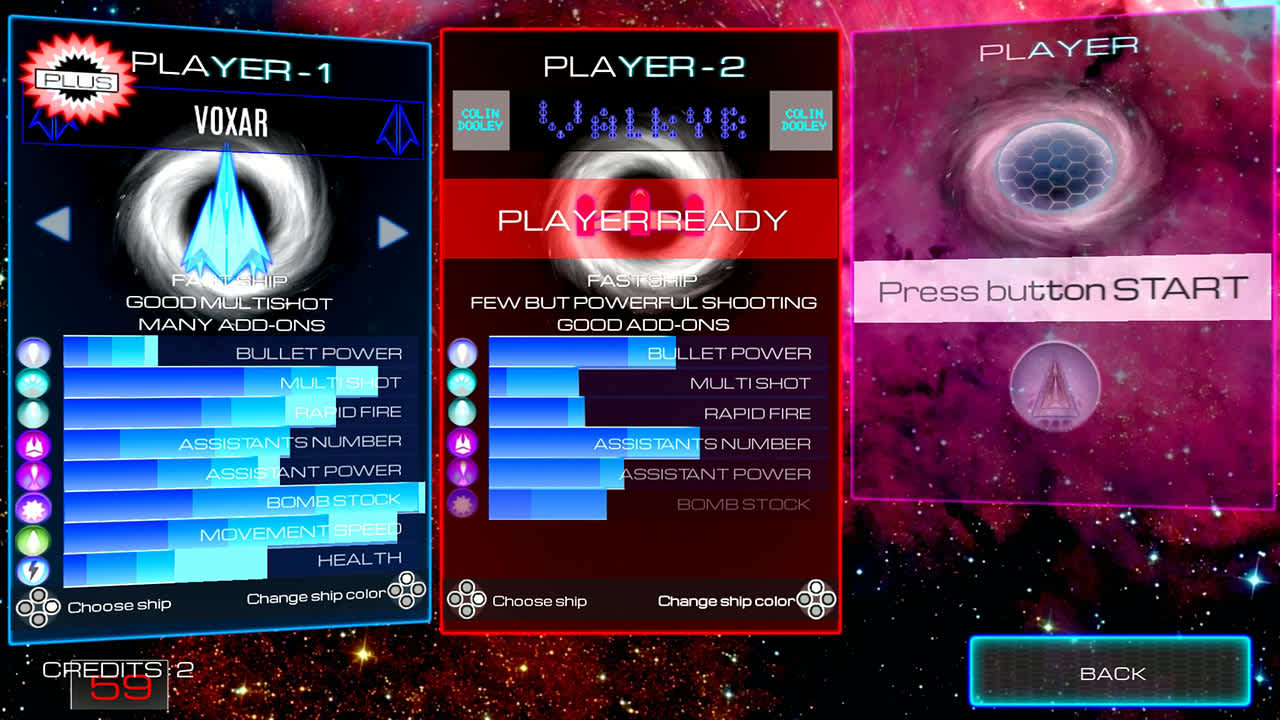Click Player-2's Bullet Power orb icon
The width and height of the screenshot is (1280, 720).
(x=461, y=351)
